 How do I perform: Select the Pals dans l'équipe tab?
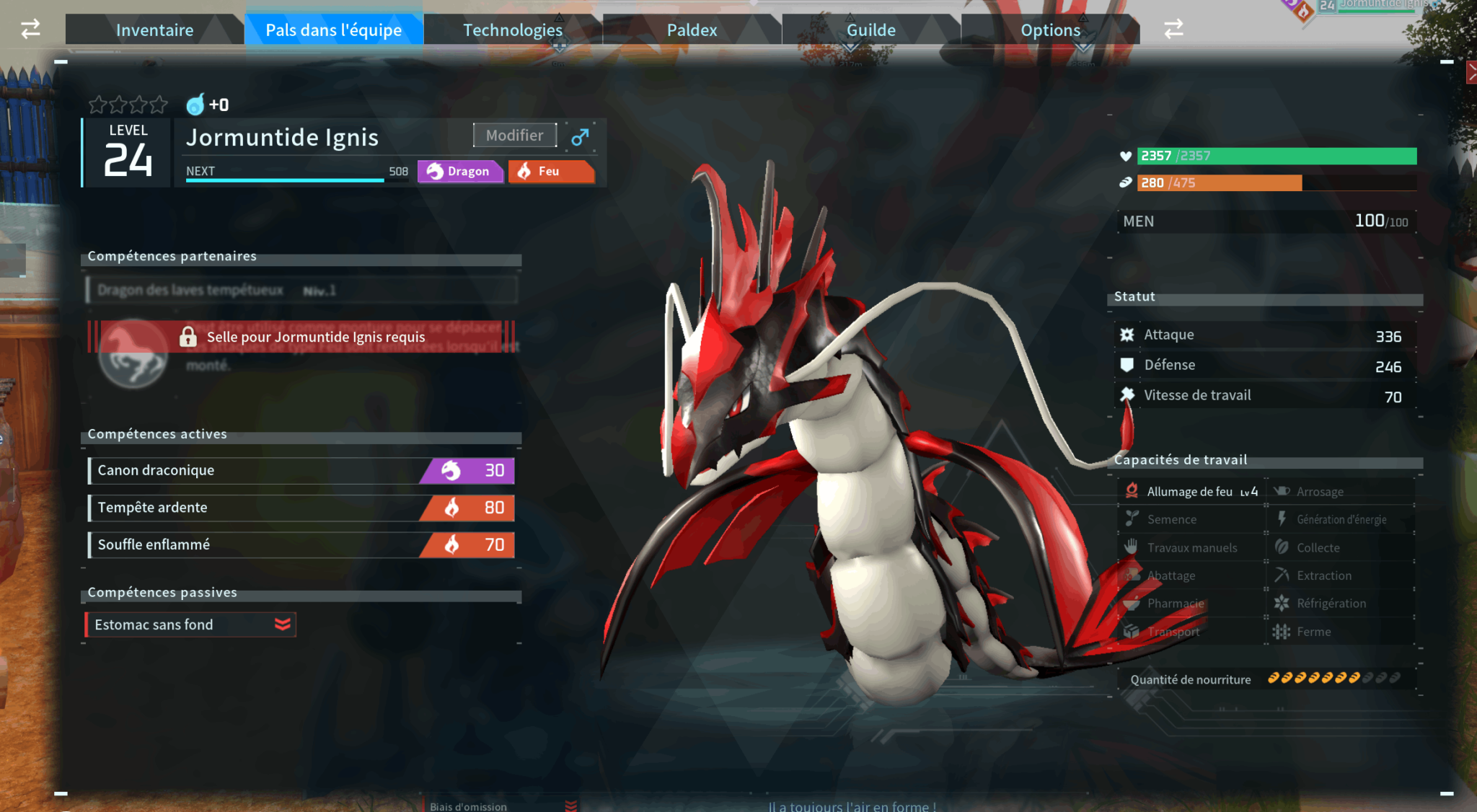tap(333, 30)
